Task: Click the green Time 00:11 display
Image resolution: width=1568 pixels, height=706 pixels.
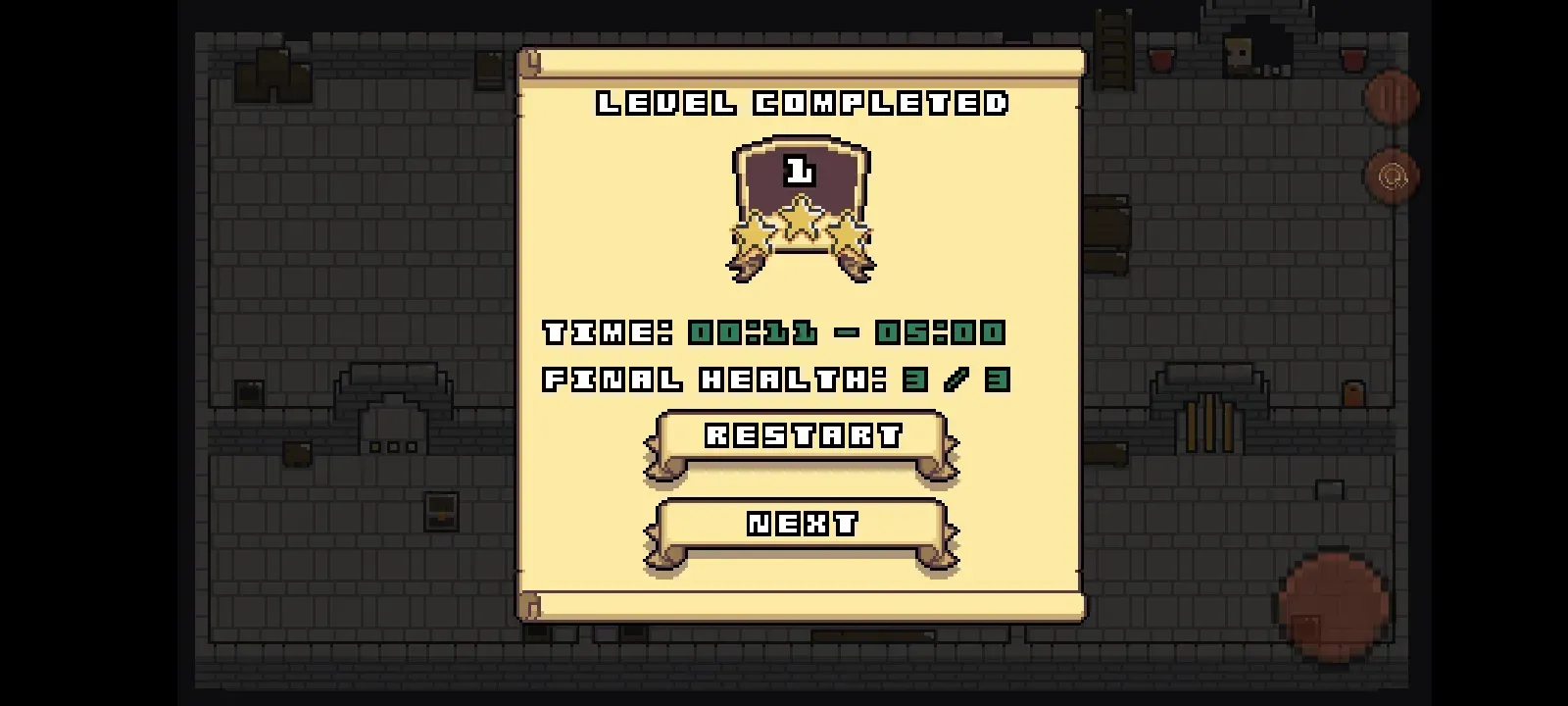Action: pyautogui.click(x=750, y=332)
